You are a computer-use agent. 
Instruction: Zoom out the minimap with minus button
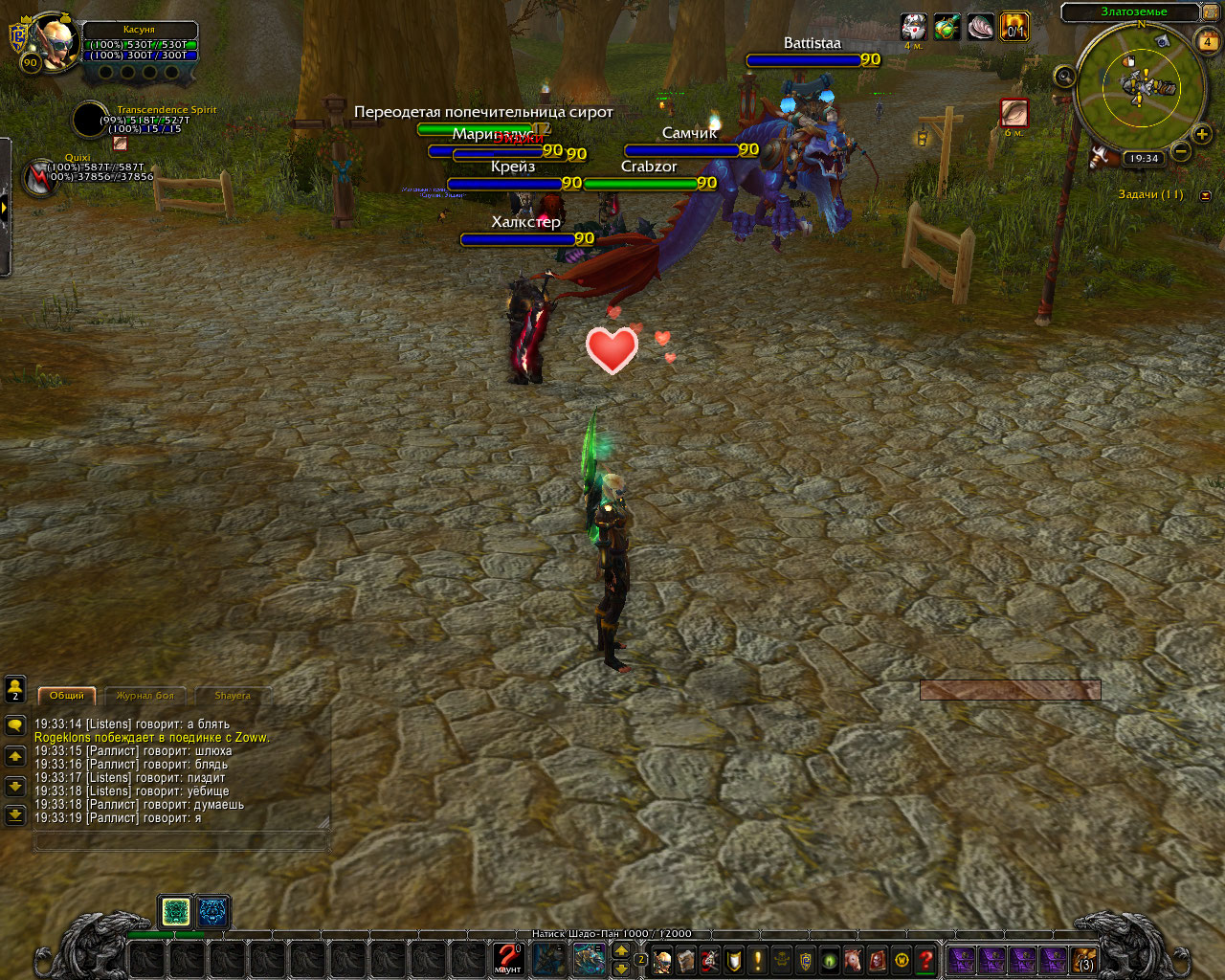click(x=1181, y=151)
